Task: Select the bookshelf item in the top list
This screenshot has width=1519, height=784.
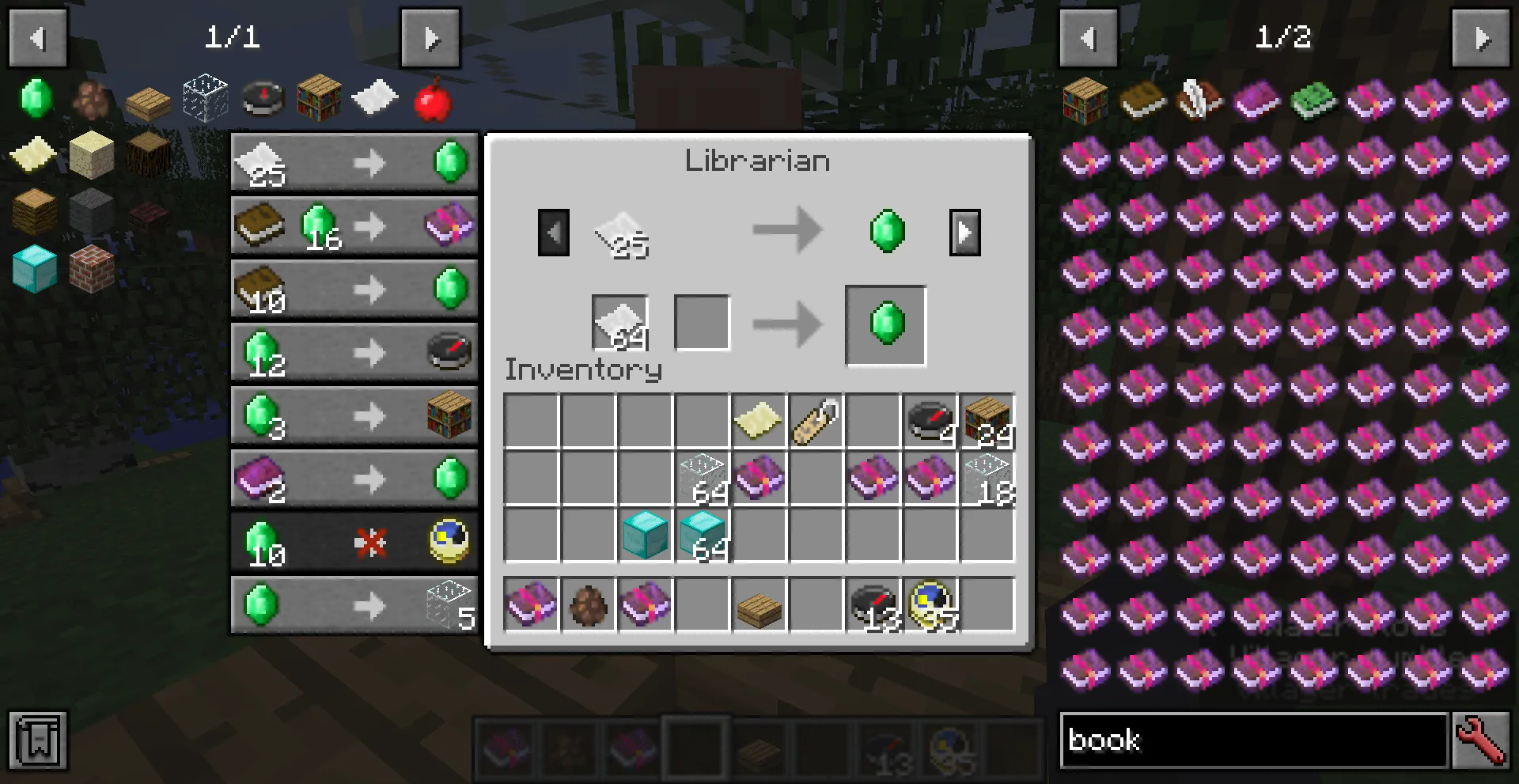Action: coord(317,97)
